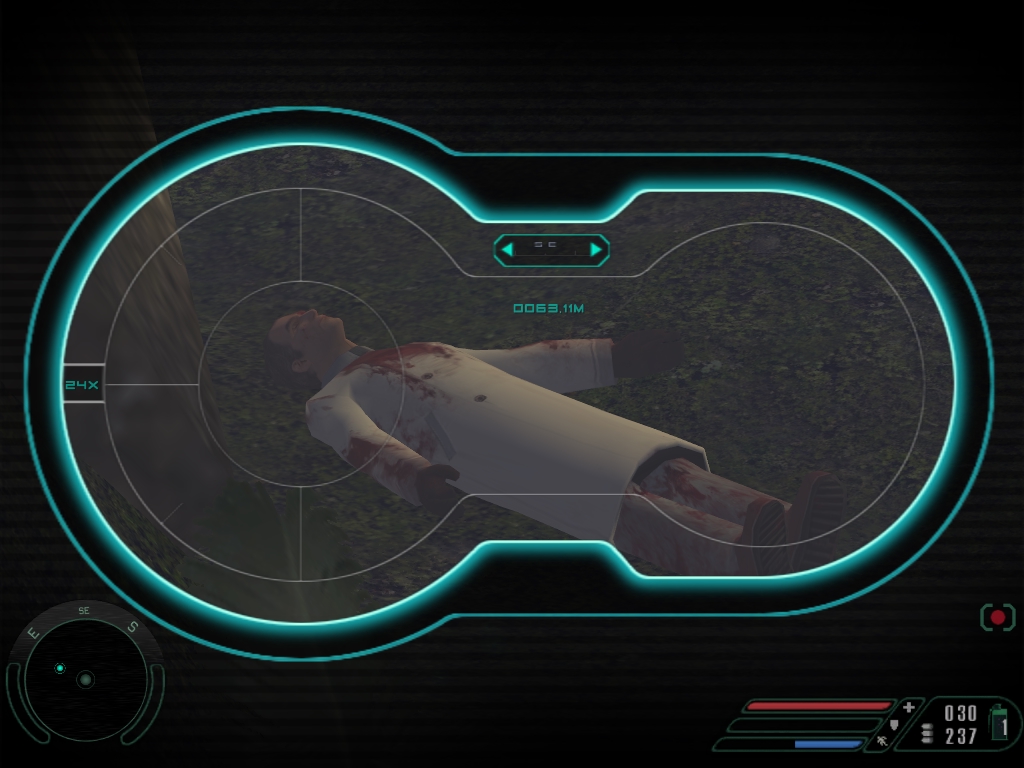The image size is (1024, 768).
Task: Click the right arrow on the binocular sound meter
Action: point(596,249)
